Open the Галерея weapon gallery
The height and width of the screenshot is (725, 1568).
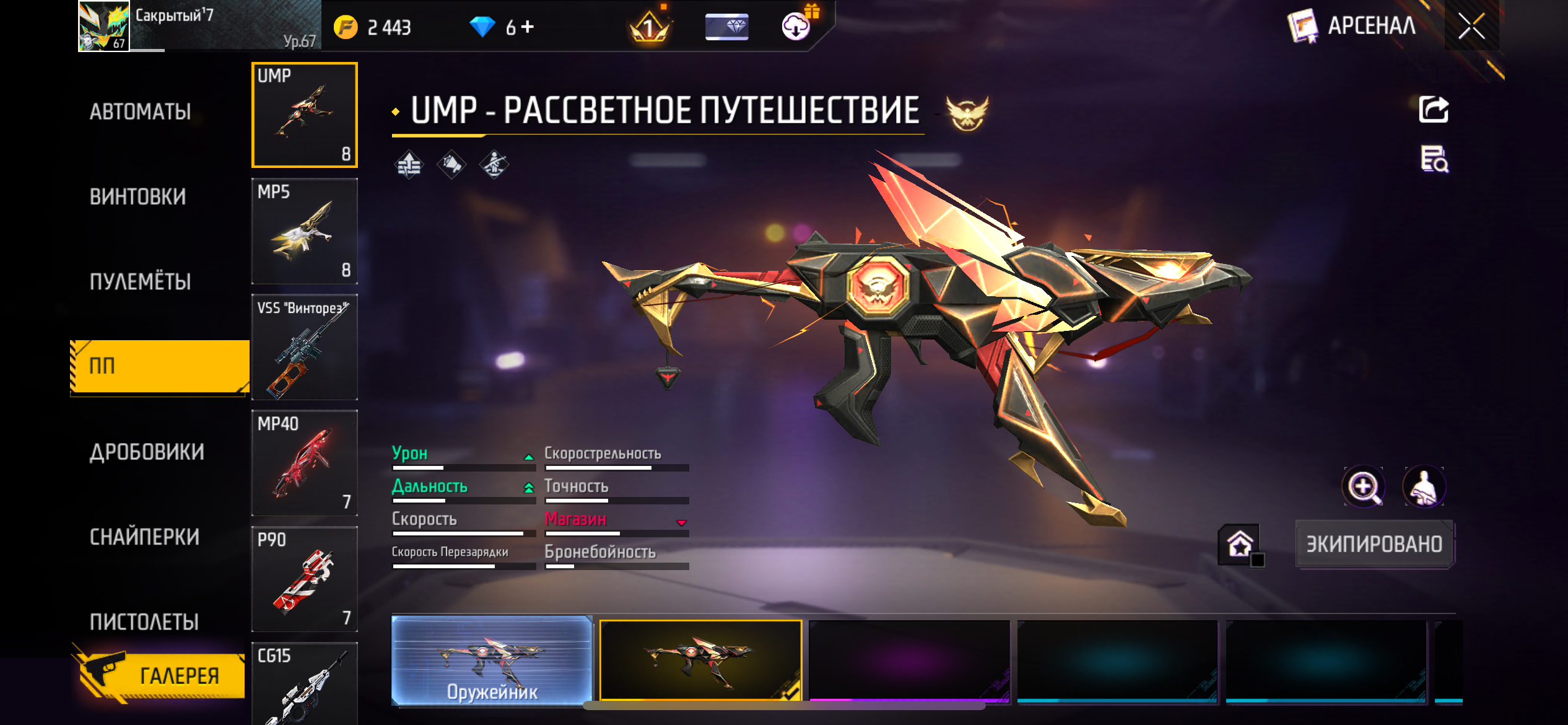pos(162,675)
